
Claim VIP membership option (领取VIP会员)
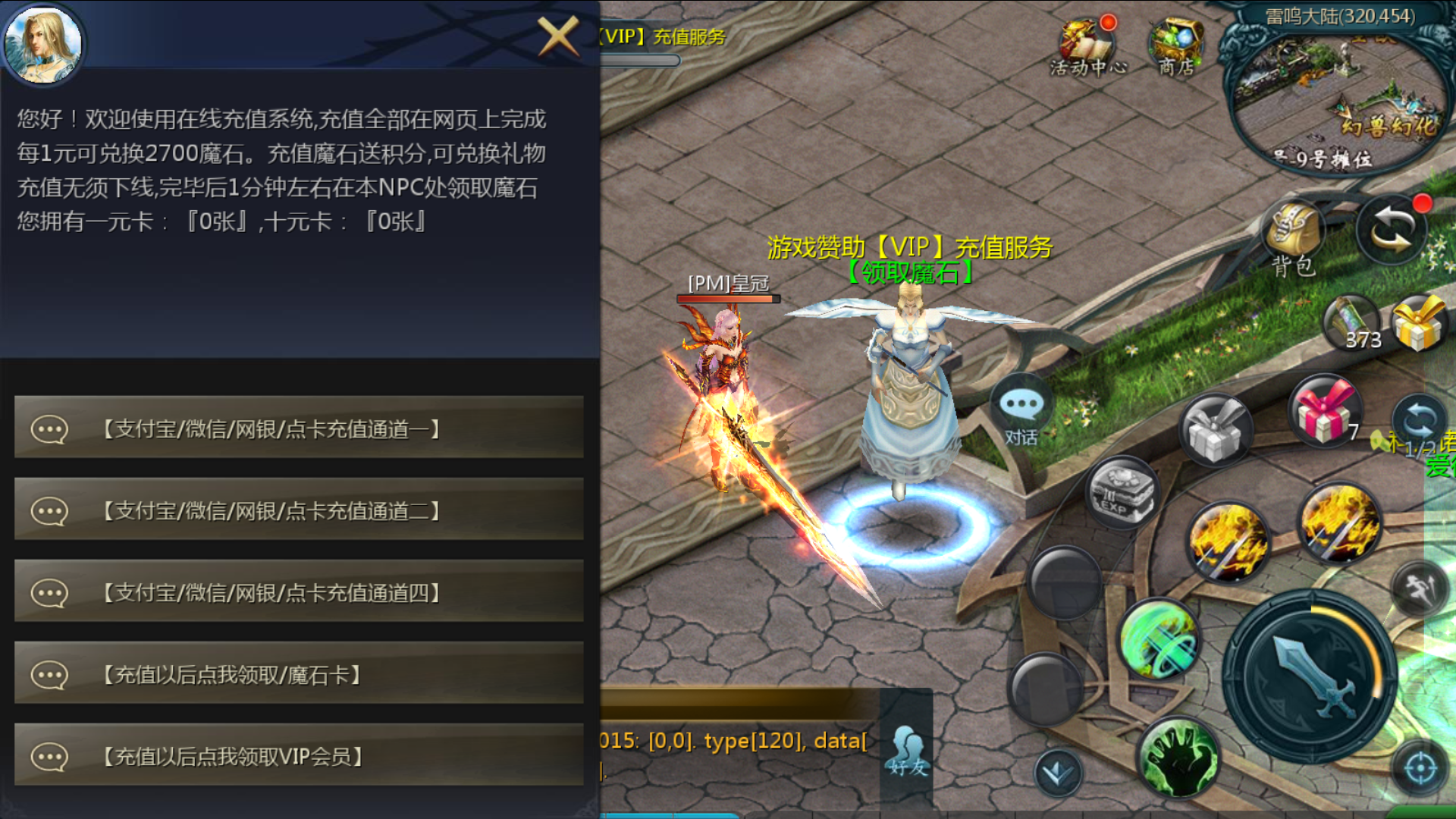tap(299, 756)
